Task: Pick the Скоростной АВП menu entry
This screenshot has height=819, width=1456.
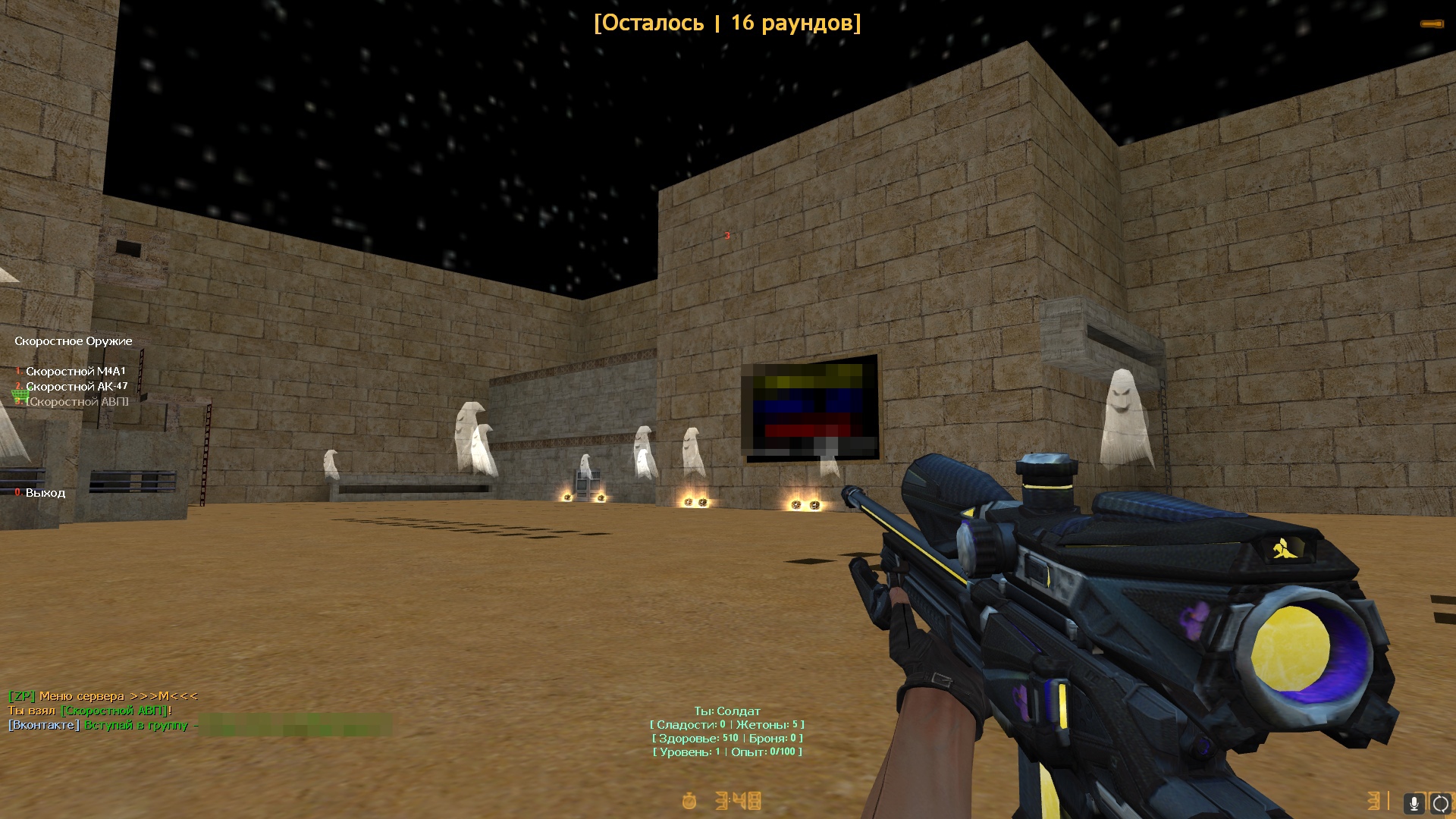Action: coord(77,402)
